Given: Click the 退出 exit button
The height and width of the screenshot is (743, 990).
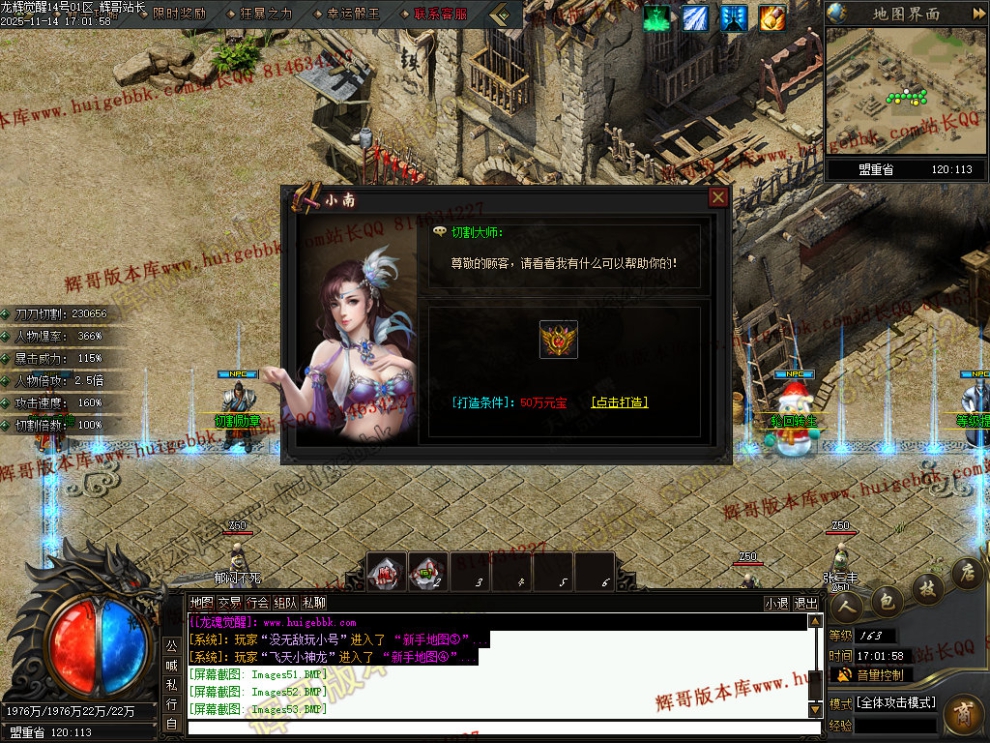Looking at the screenshot, I should (x=806, y=603).
